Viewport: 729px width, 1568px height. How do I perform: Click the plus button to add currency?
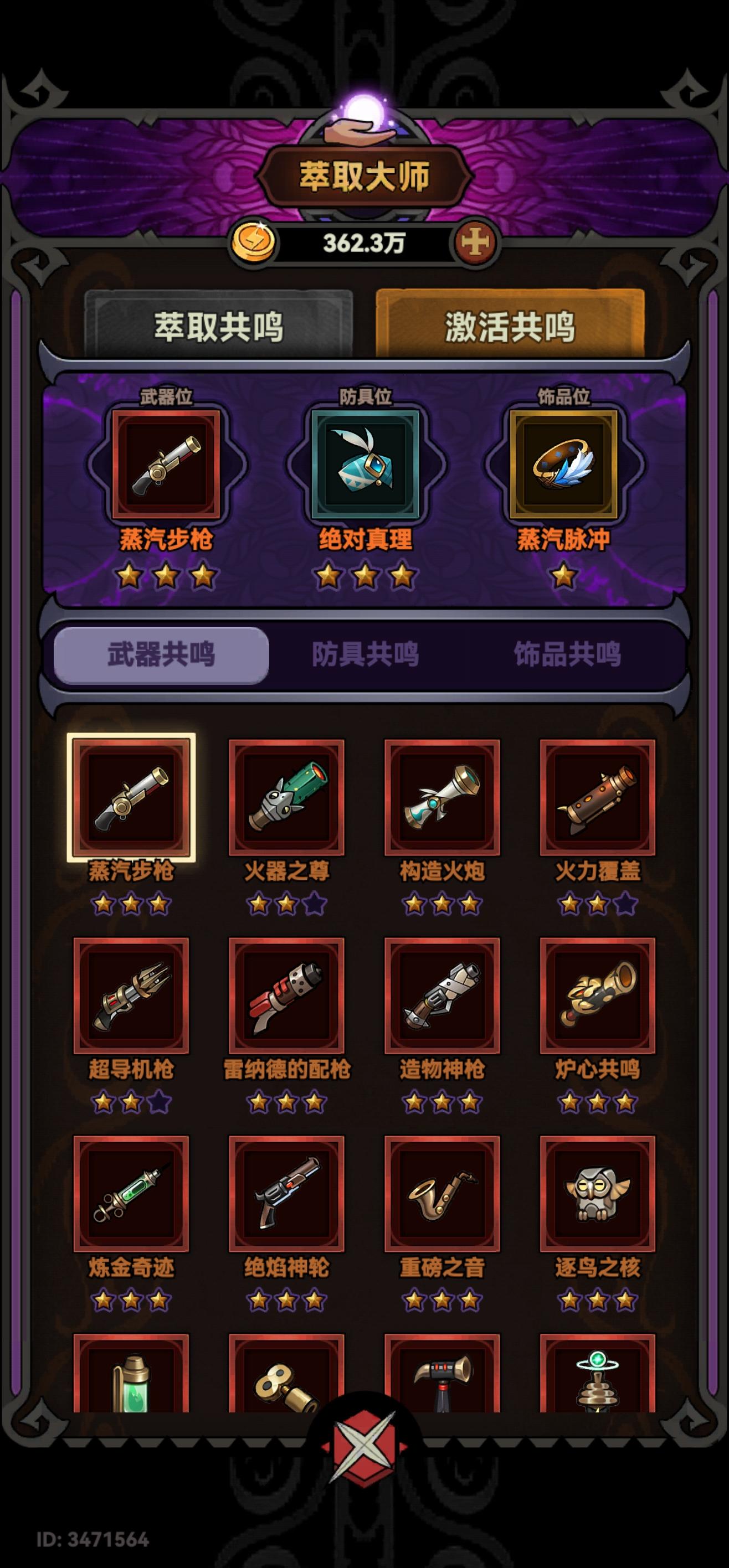pyautogui.click(x=479, y=243)
